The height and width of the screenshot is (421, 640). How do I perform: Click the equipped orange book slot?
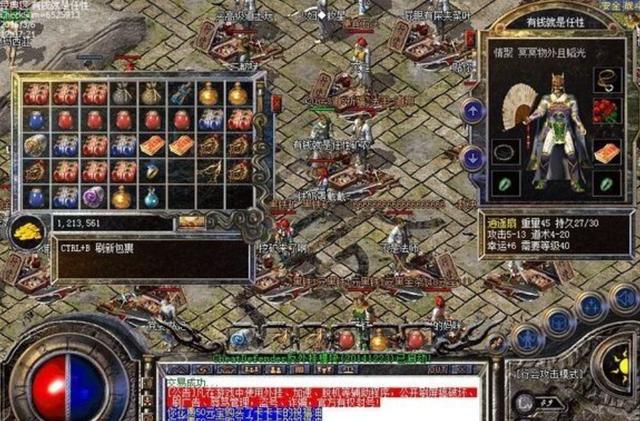(605, 151)
